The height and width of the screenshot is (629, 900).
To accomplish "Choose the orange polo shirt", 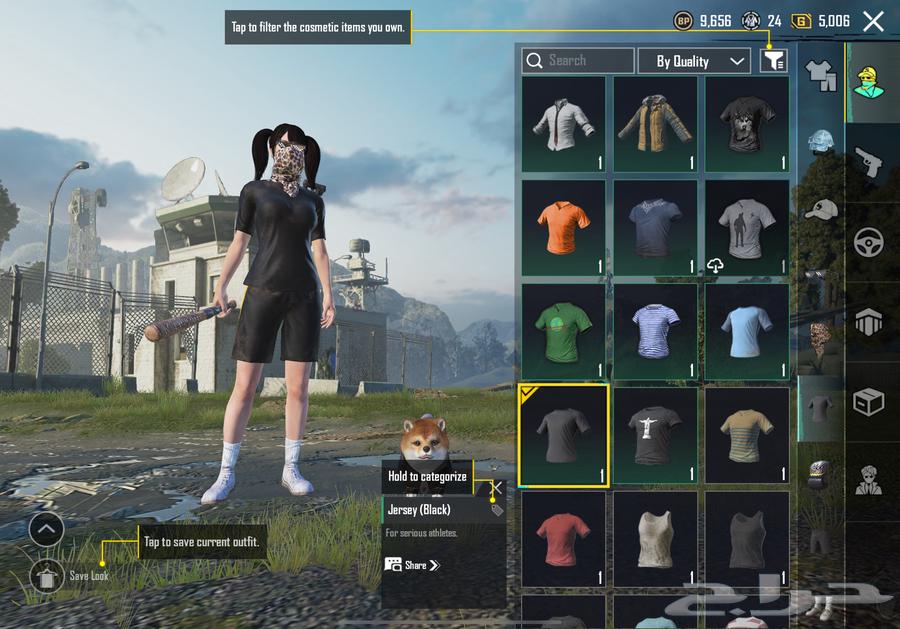I will tap(563, 228).
